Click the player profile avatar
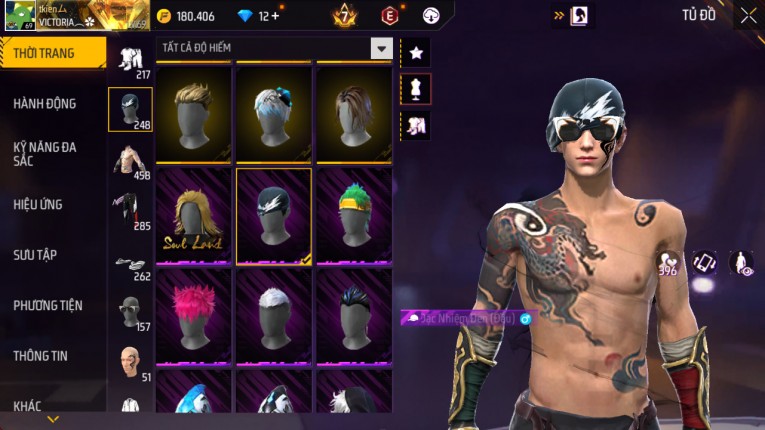Image resolution: width=765 pixels, height=430 pixels. 20,16
